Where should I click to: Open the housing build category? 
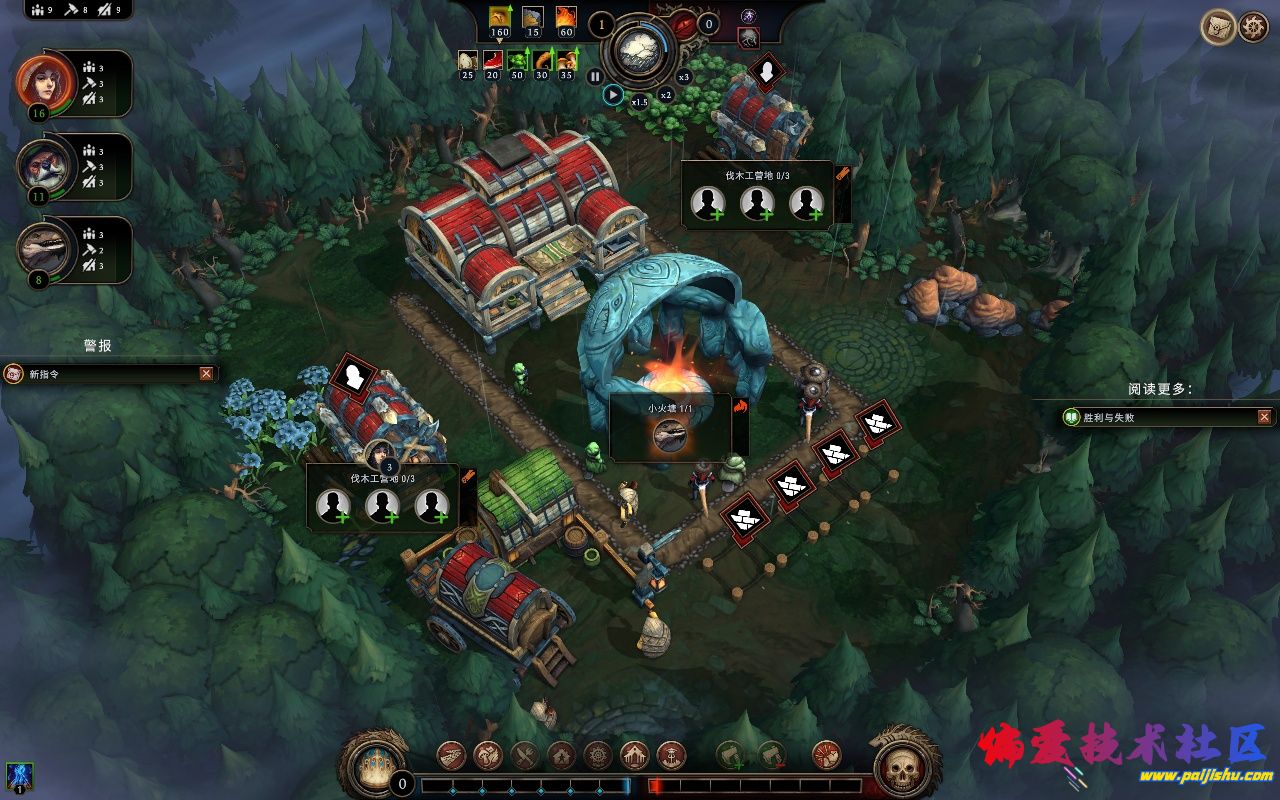[562, 755]
